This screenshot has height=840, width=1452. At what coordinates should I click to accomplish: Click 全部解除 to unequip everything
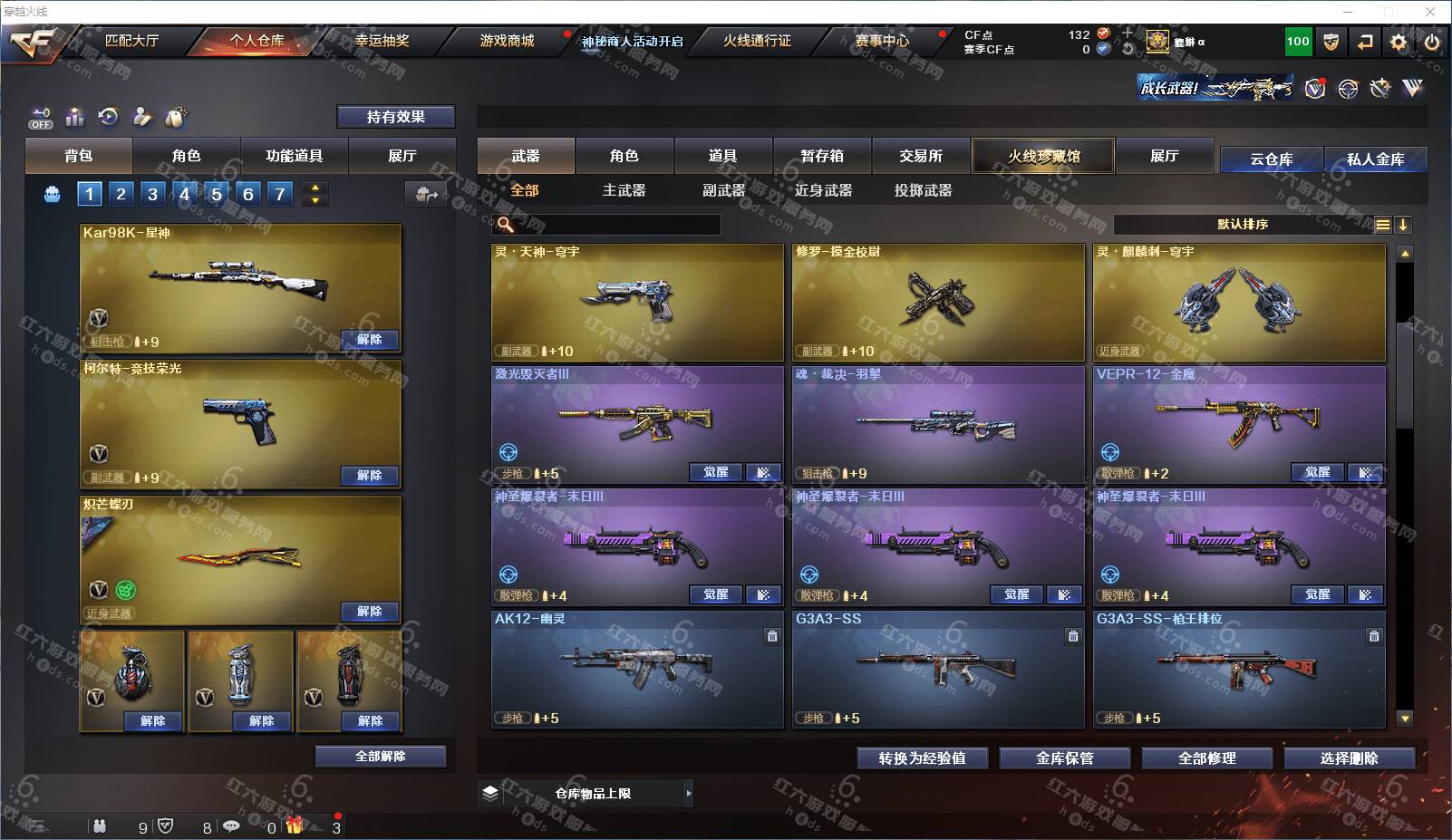[x=380, y=757]
